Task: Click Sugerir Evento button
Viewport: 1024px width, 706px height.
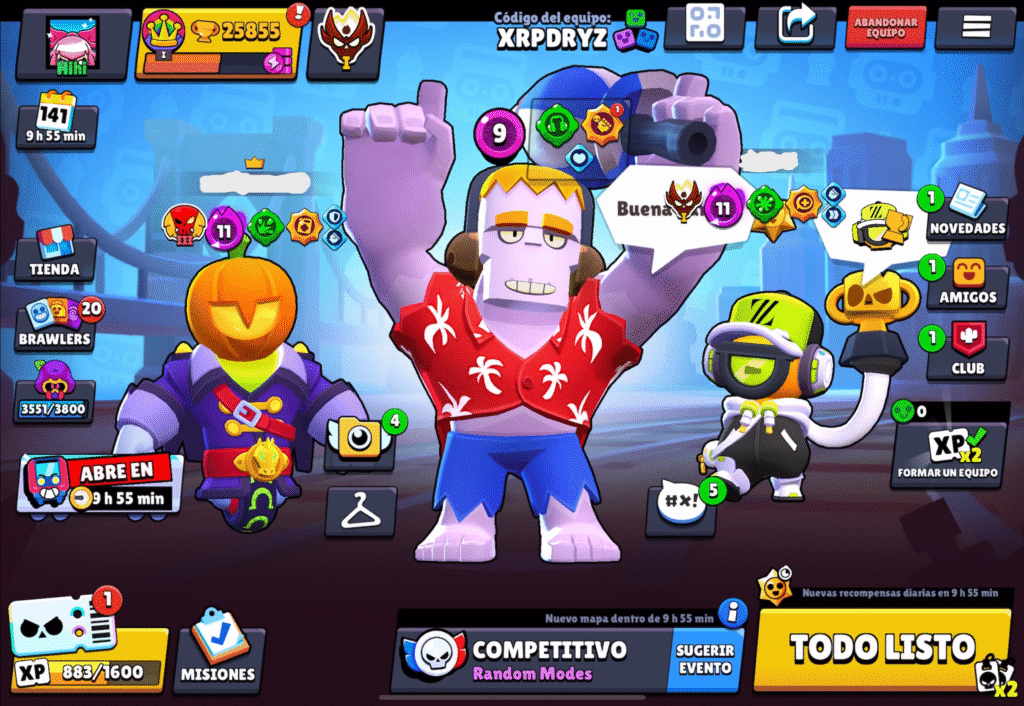Action: coord(705,659)
